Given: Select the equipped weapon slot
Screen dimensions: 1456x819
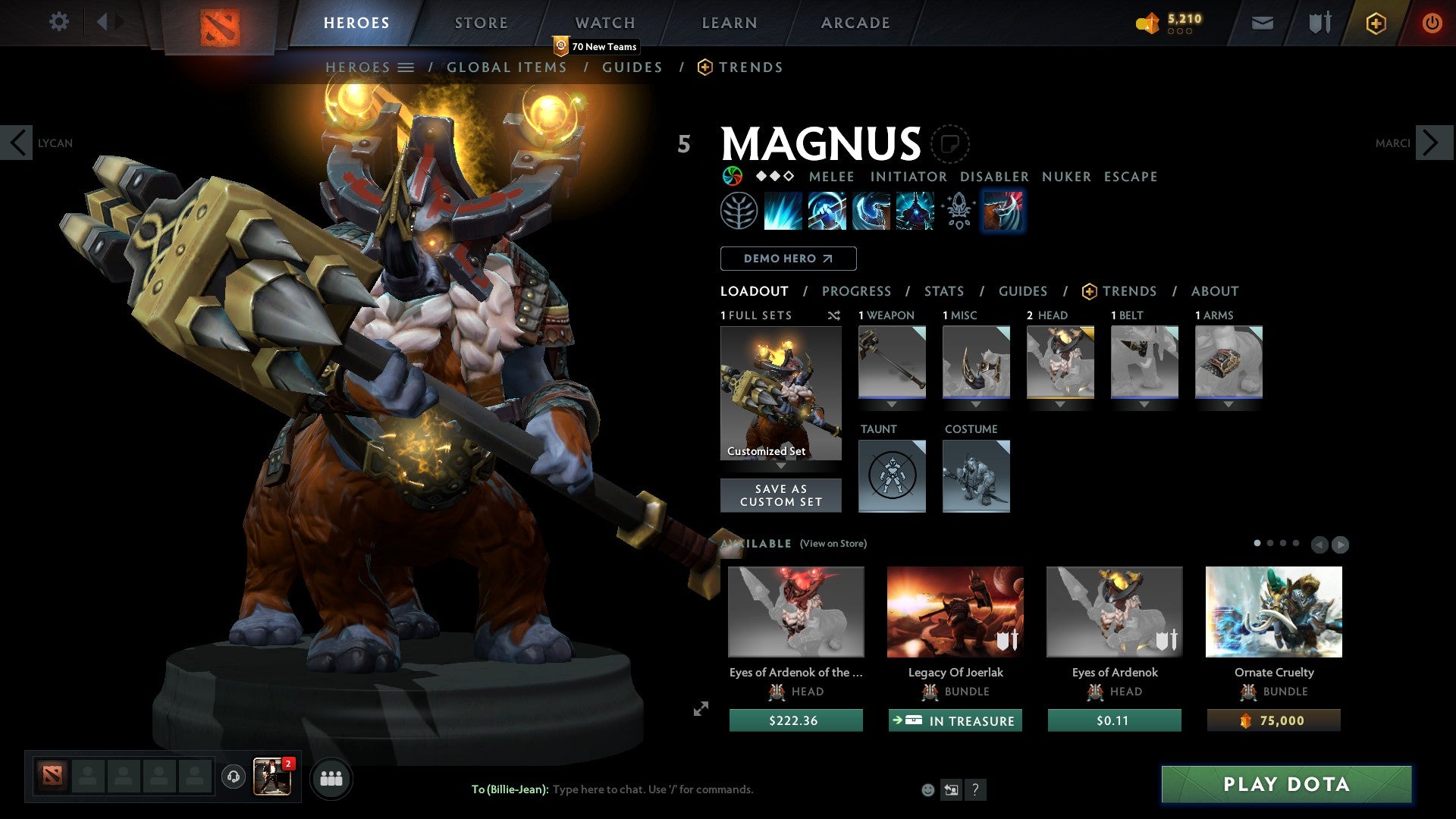Looking at the screenshot, I should (892, 362).
